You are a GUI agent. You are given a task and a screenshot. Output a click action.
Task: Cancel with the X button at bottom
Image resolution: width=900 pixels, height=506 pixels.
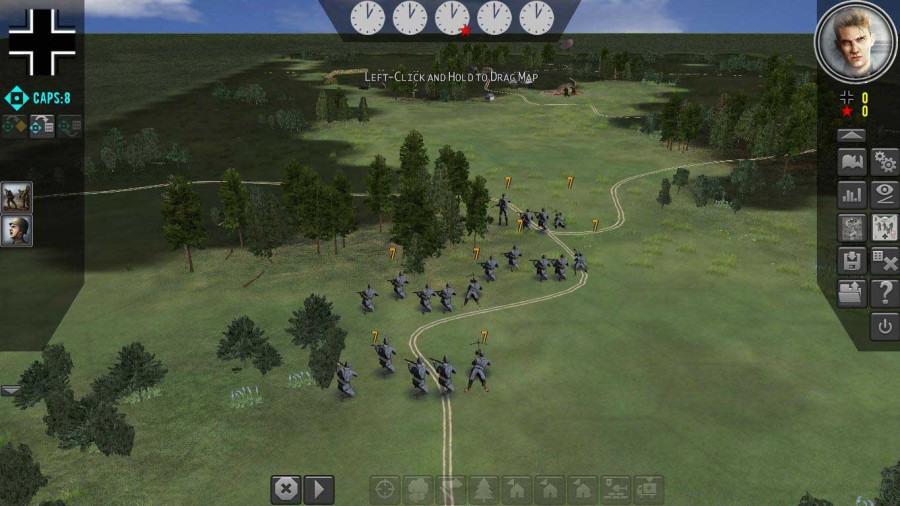click(x=286, y=489)
